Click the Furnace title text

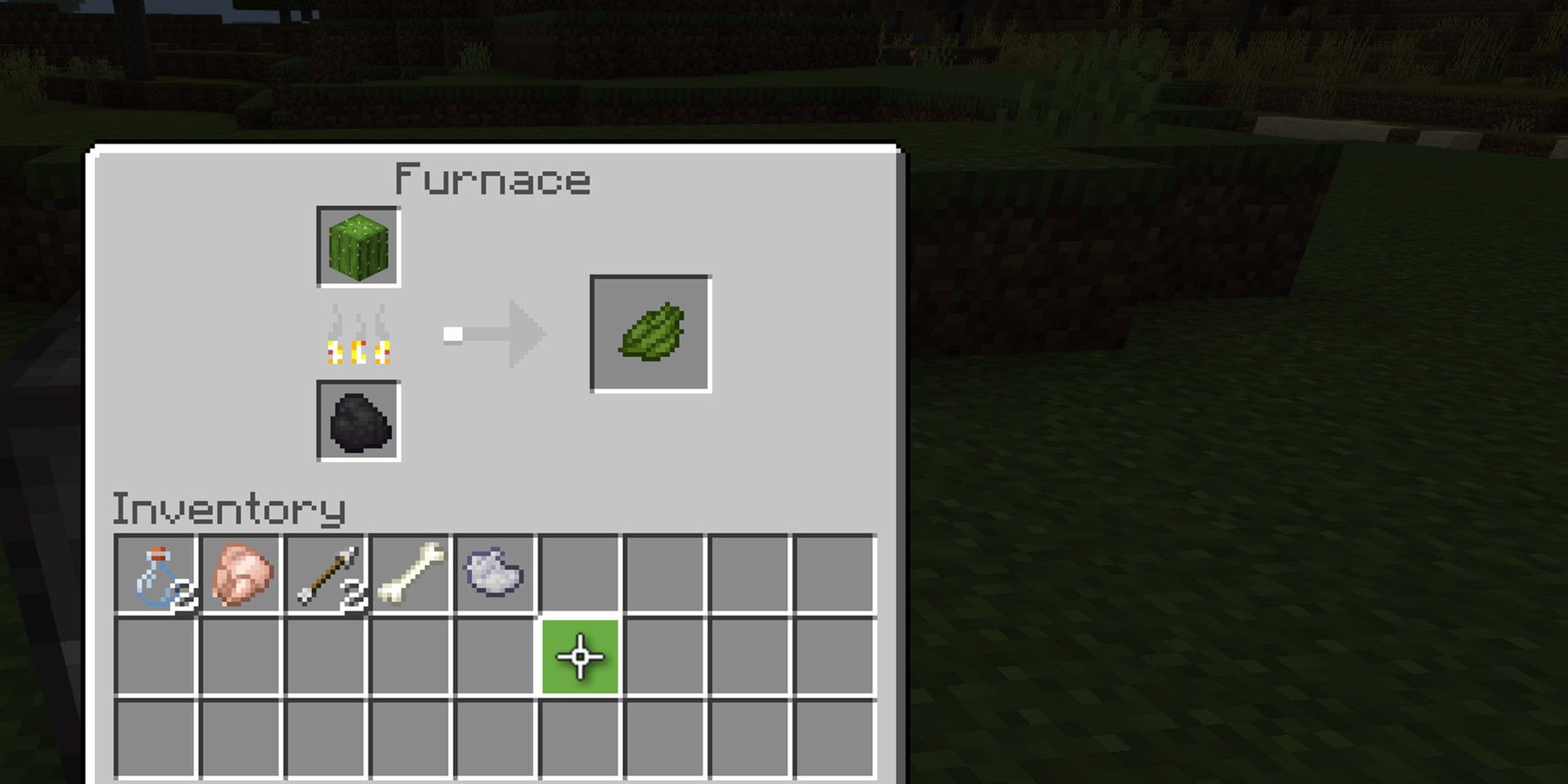(x=492, y=179)
